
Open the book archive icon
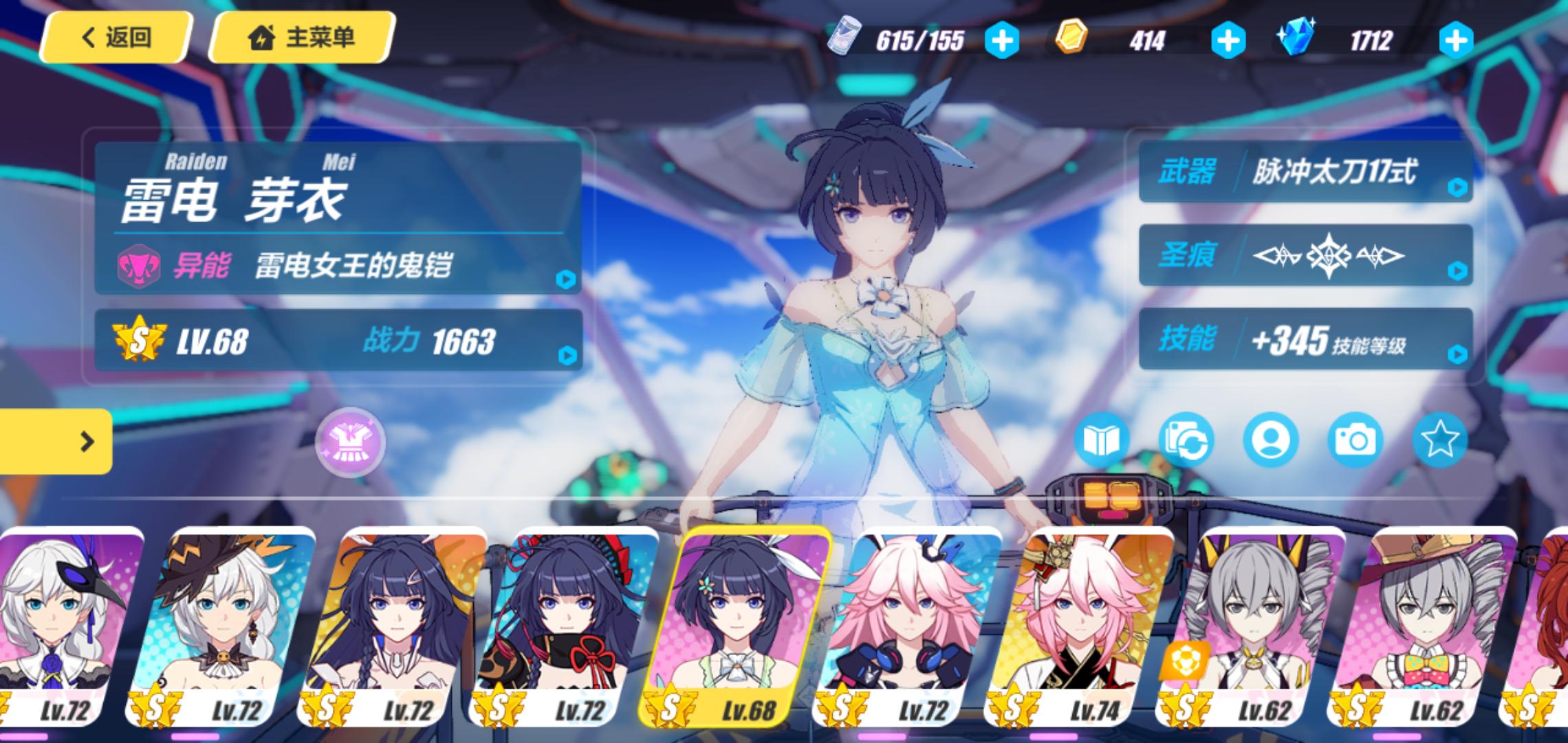tap(1101, 440)
